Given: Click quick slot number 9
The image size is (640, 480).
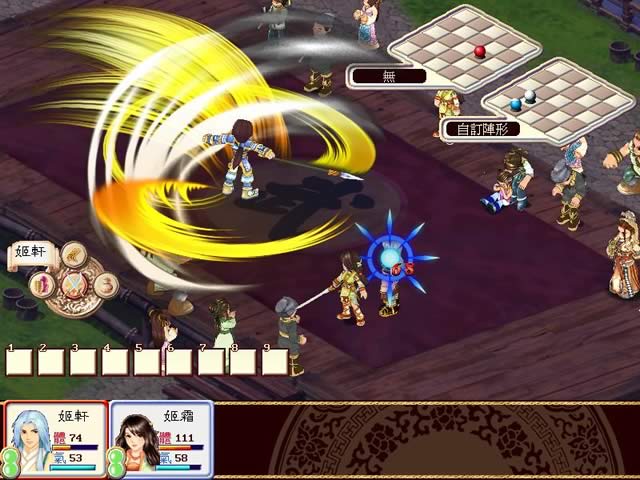Looking at the screenshot, I should tap(275, 360).
